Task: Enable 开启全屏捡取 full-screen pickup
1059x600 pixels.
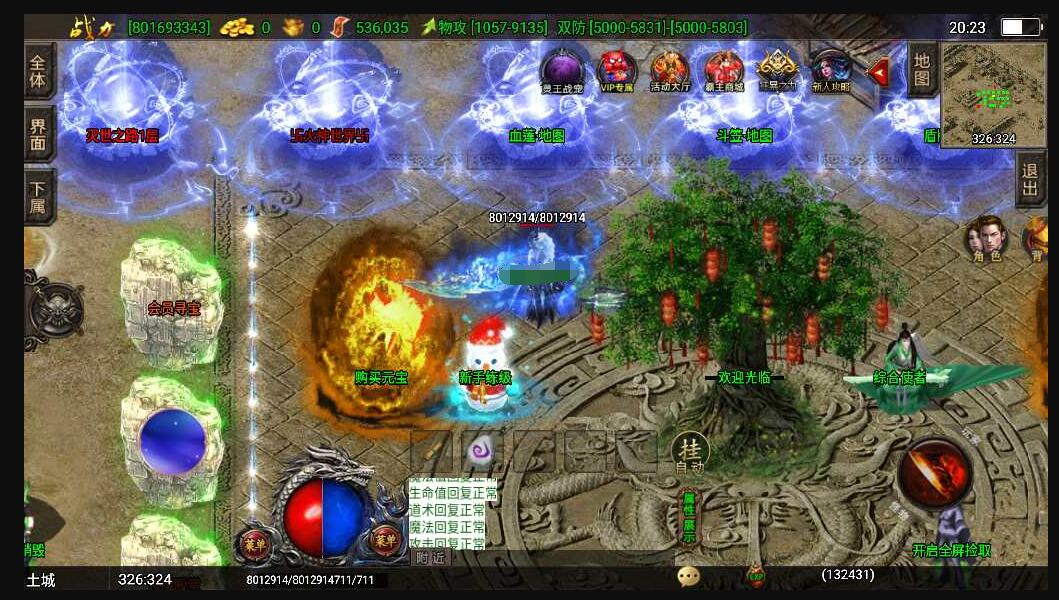Action: (951, 550)
